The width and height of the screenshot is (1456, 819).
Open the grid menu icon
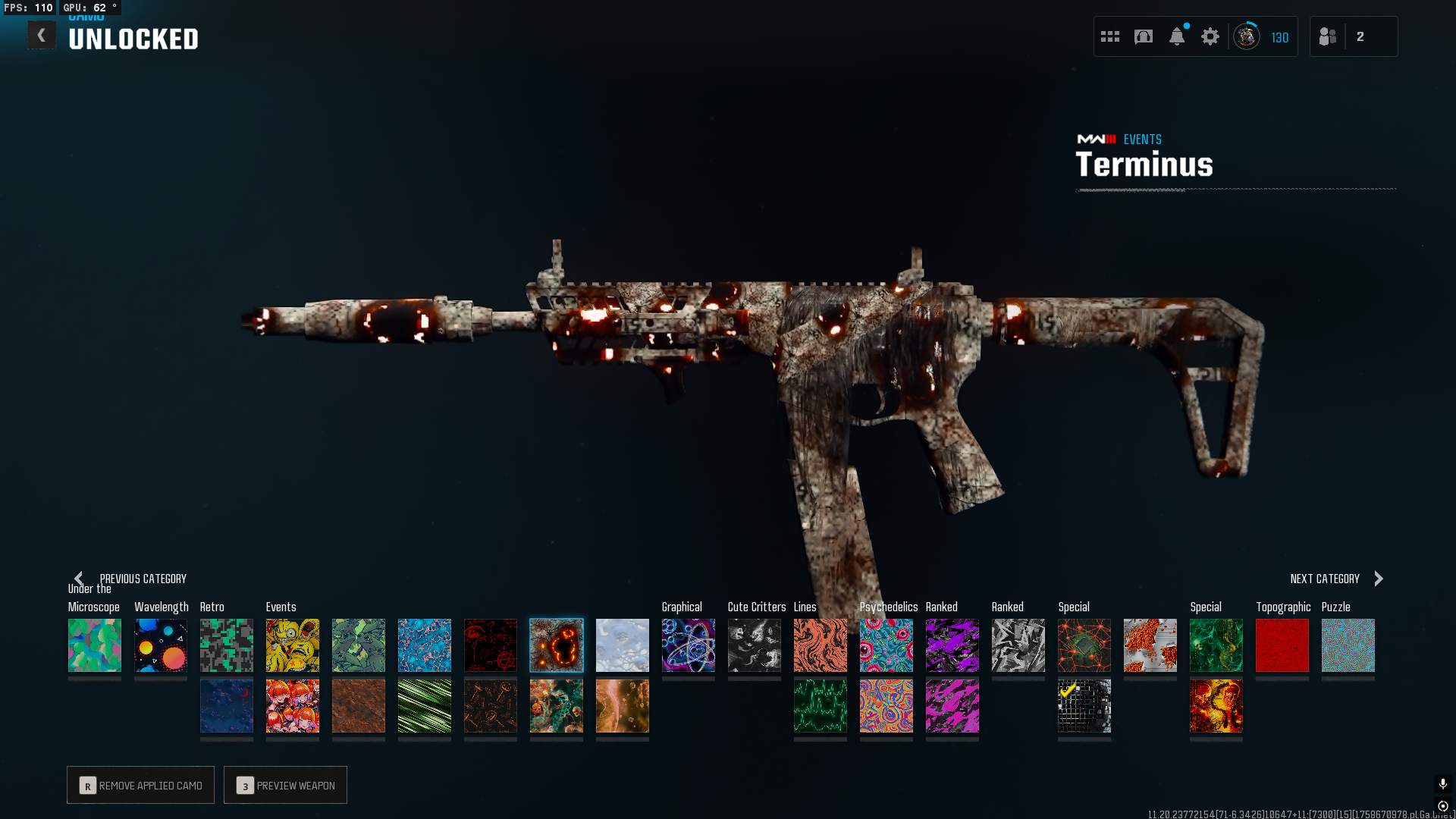point(1110,36)
